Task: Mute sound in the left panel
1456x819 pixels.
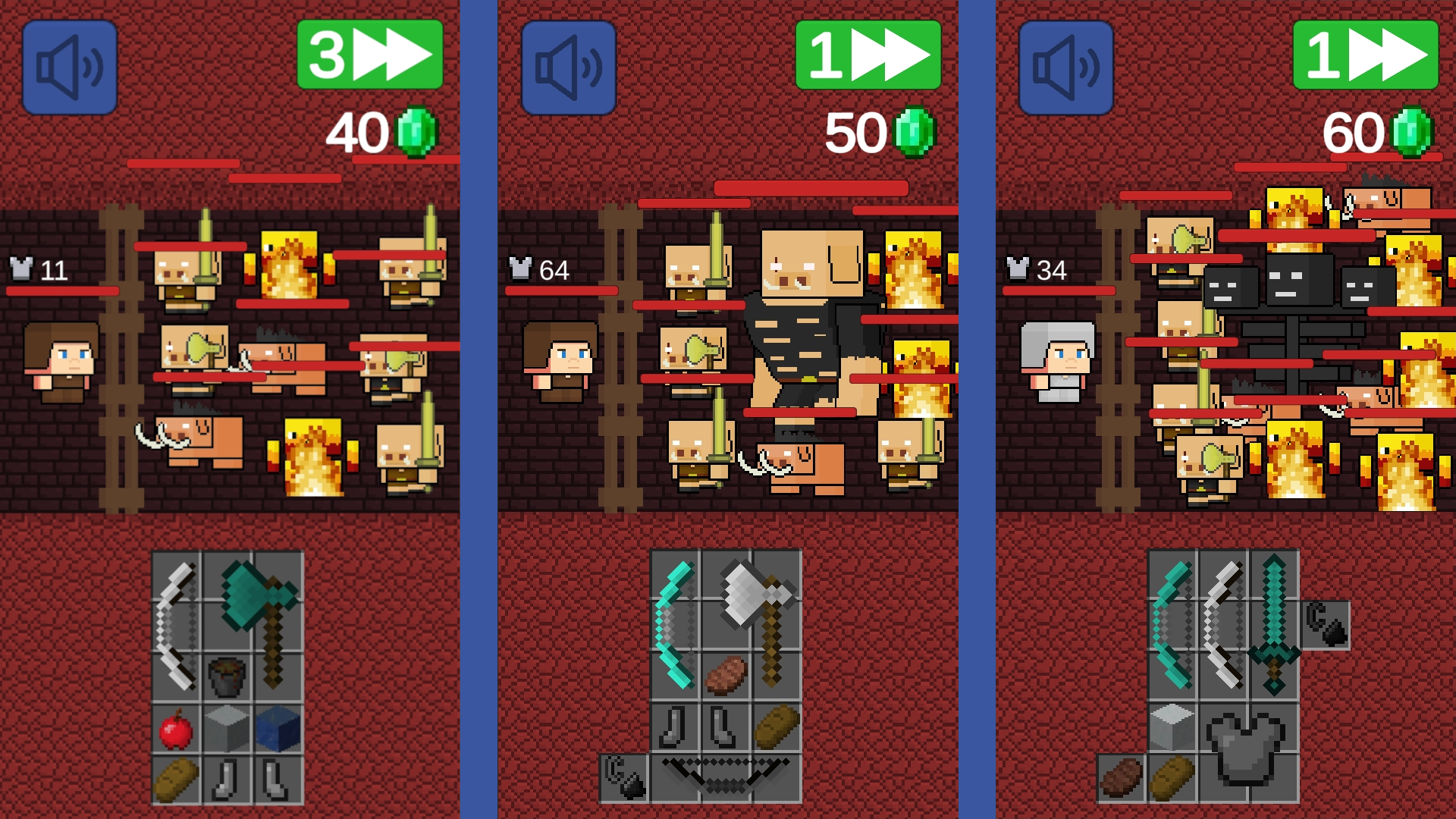Action: (x=70, y=65)
